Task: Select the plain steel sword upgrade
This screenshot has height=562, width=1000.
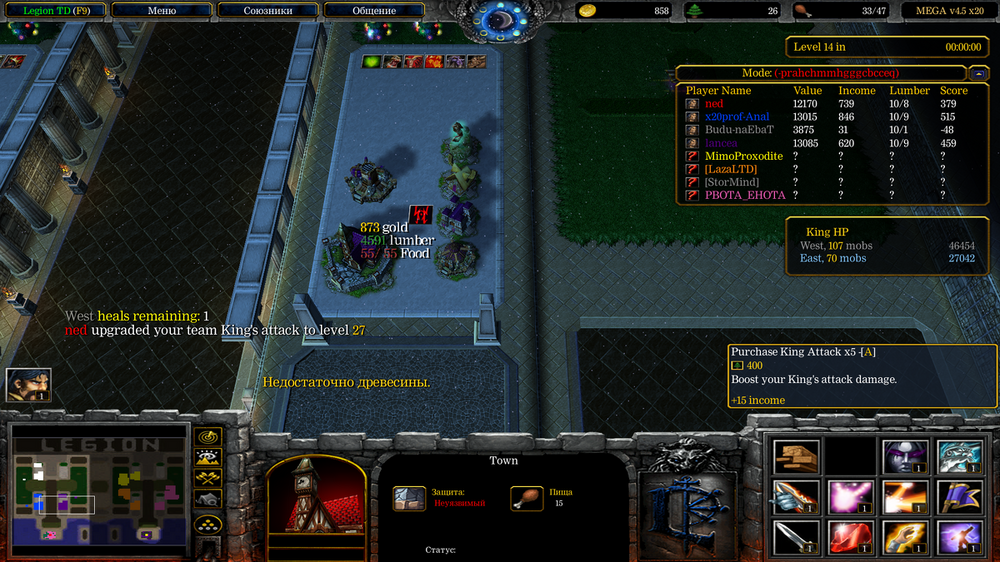Action: (797, 537)
